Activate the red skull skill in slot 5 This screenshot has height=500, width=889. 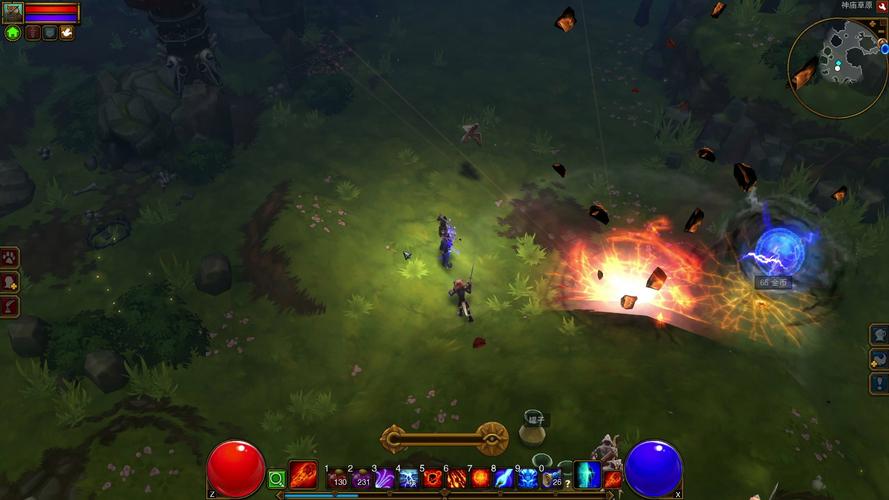point(432,479)
